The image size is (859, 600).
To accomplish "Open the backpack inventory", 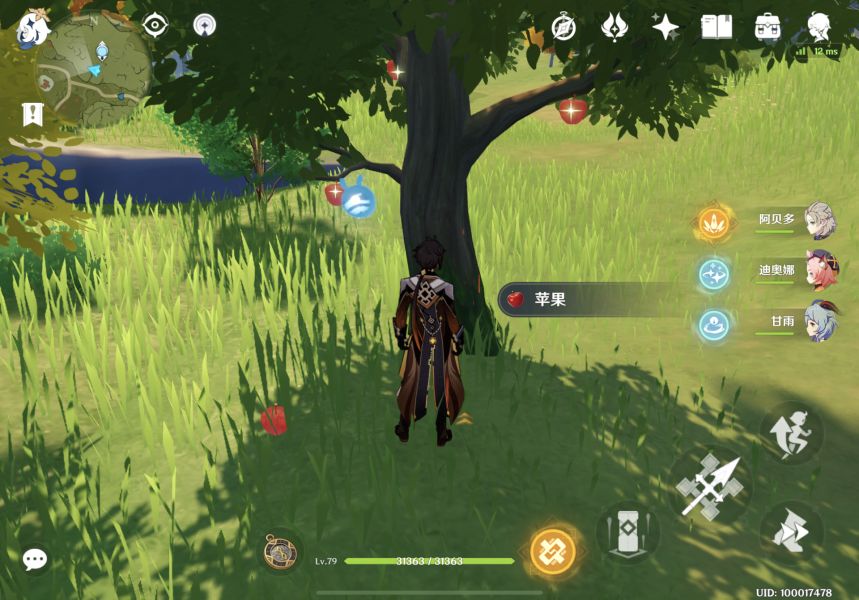I will [768, 27].
